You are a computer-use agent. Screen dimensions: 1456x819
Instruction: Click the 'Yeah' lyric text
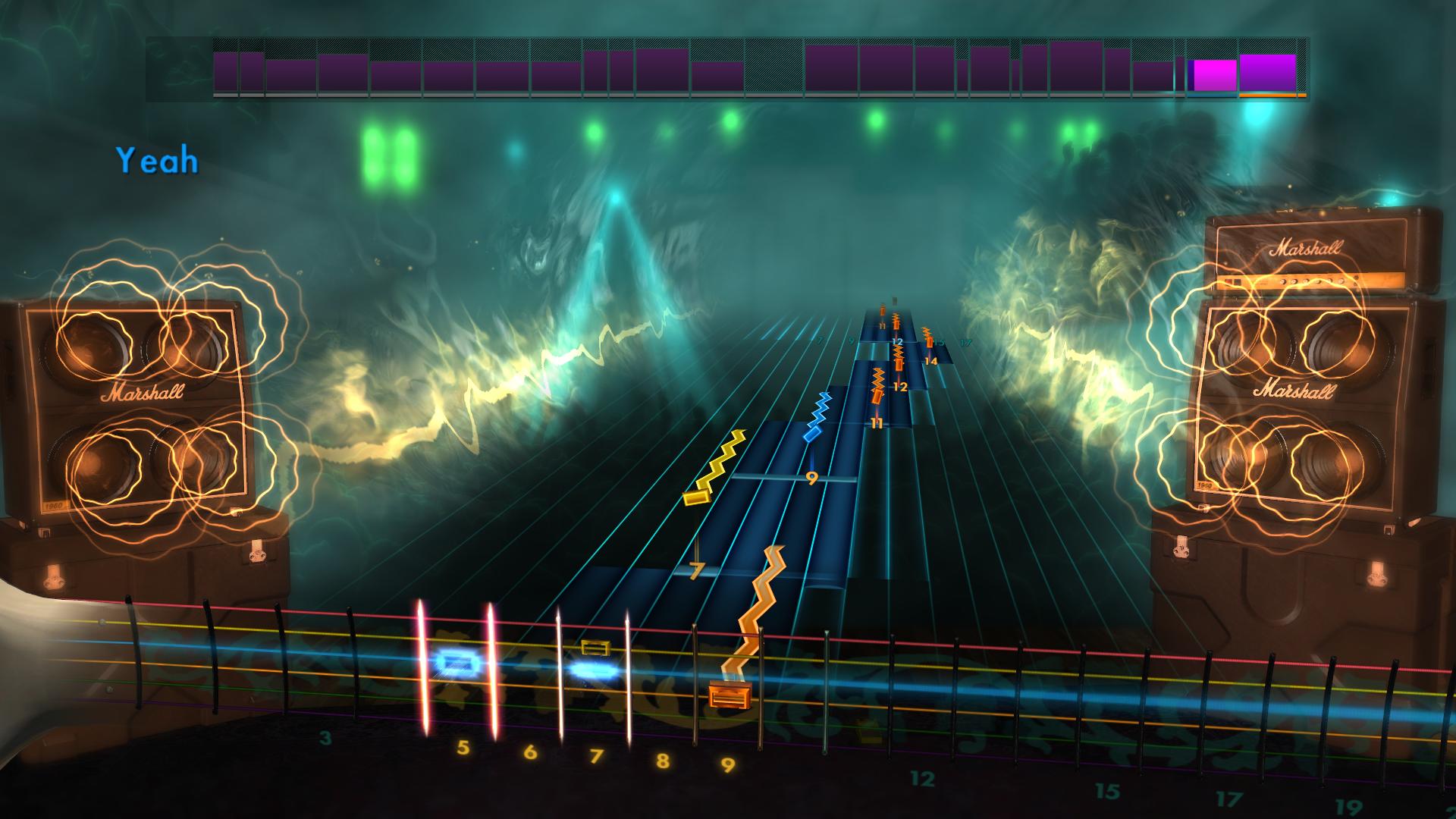[x=157, y=159]
